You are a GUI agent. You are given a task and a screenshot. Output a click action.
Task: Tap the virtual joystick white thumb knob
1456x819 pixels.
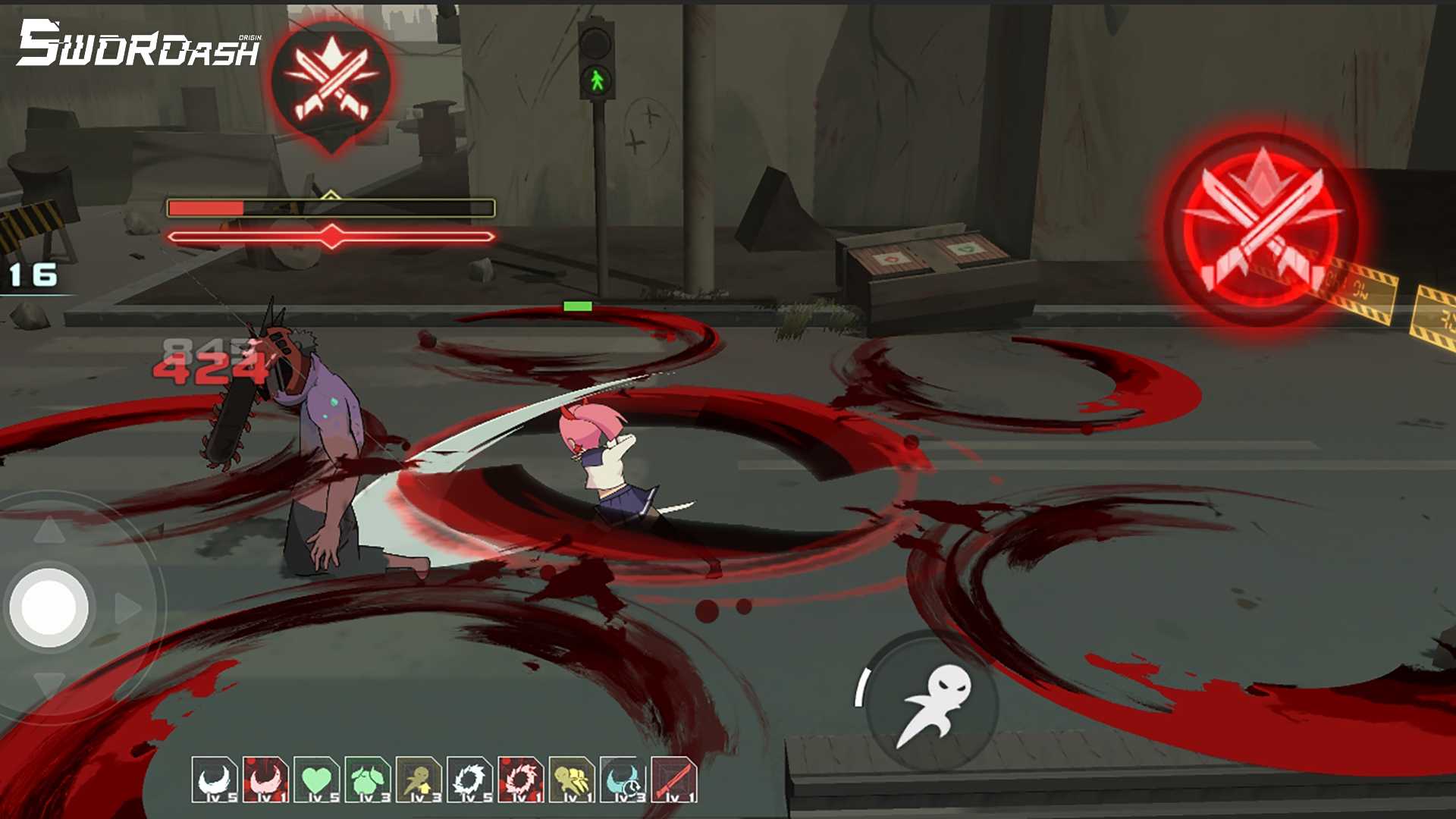(49, 607)
